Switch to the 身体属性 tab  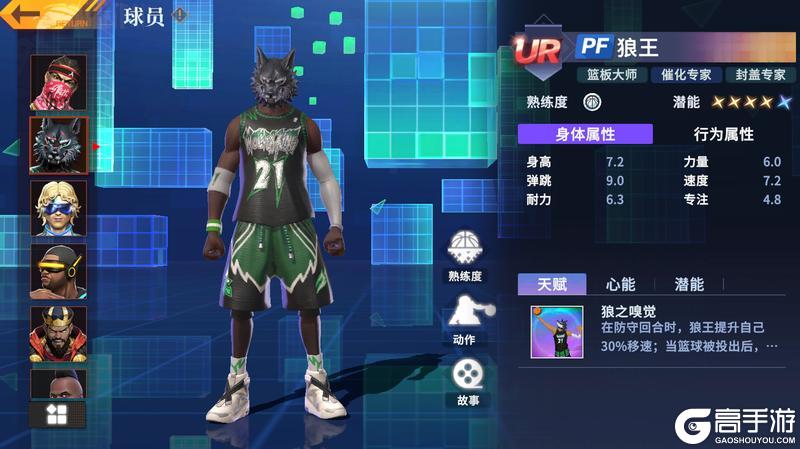[x=585, y=134]
